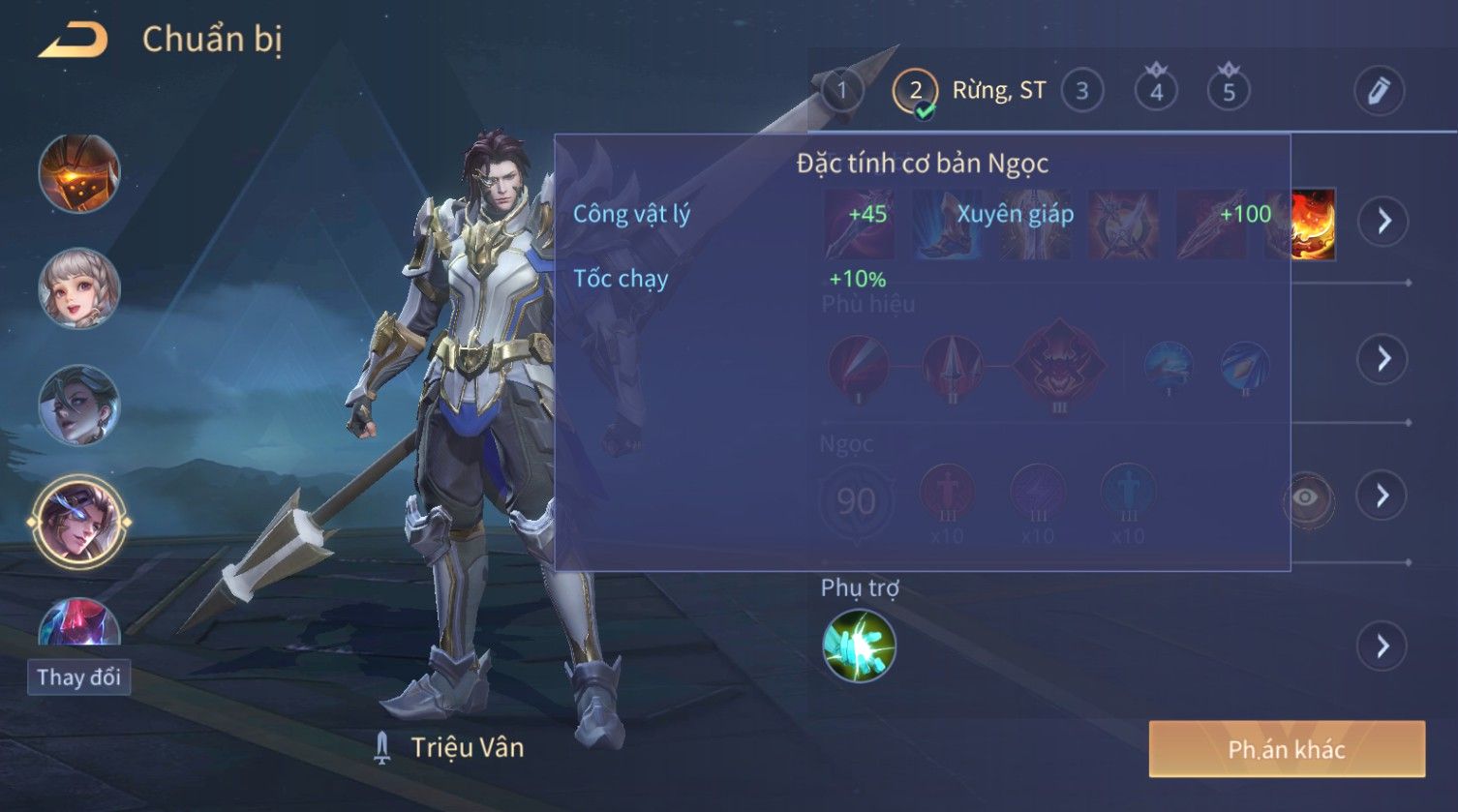Toggle the Ngọc stats eye icon
1458x812 pixels.
(1306, 497)
